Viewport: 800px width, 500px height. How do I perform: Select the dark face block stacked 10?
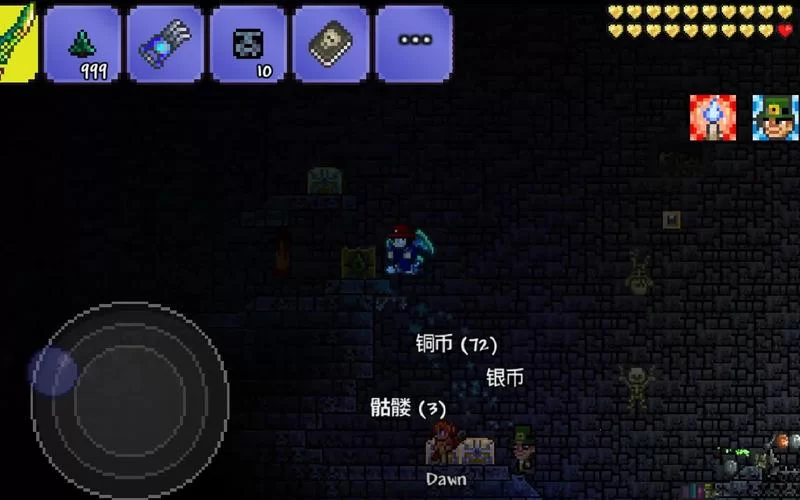point(248,44)
